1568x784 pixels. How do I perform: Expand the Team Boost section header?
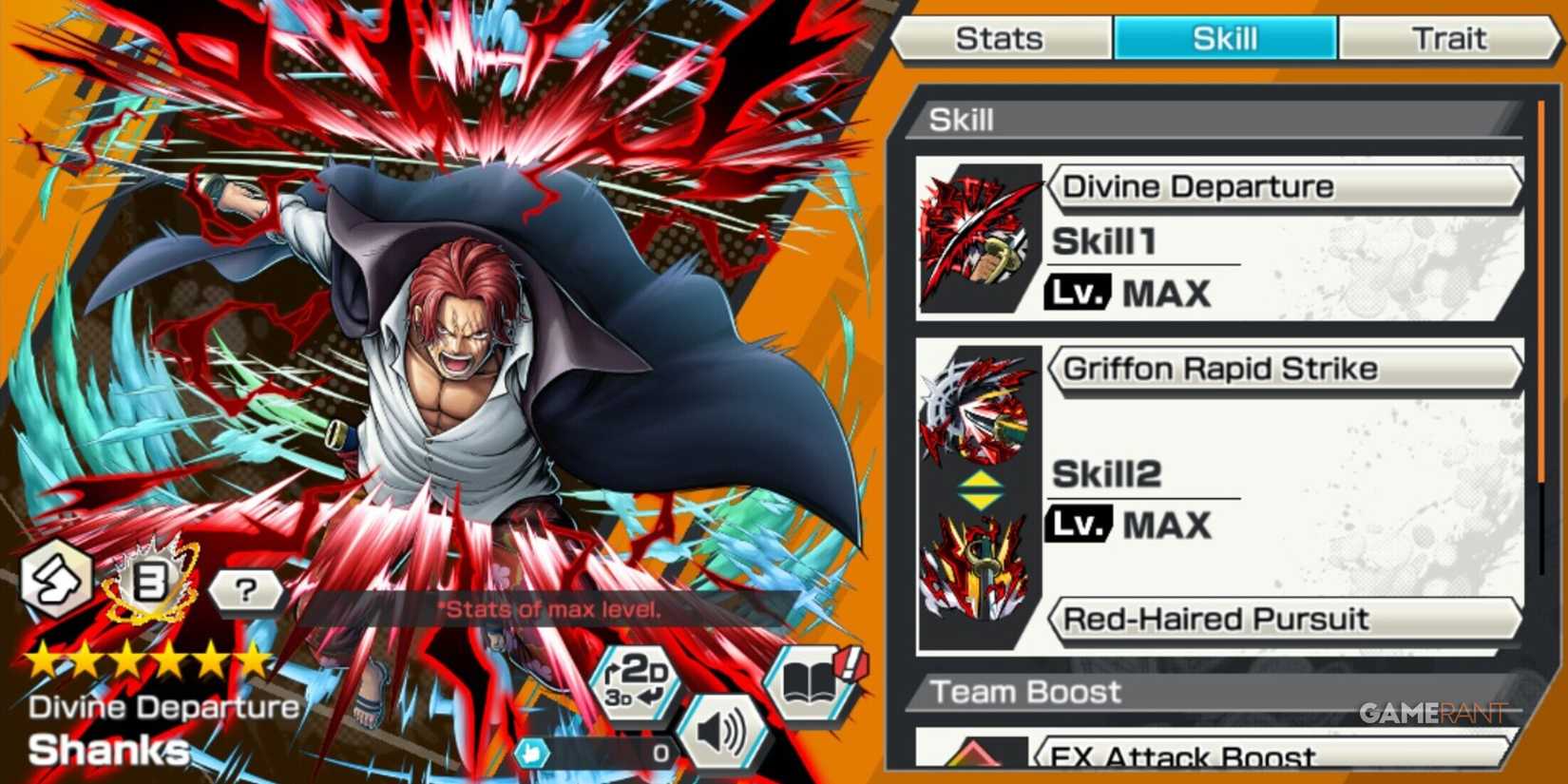(1026, 692)
